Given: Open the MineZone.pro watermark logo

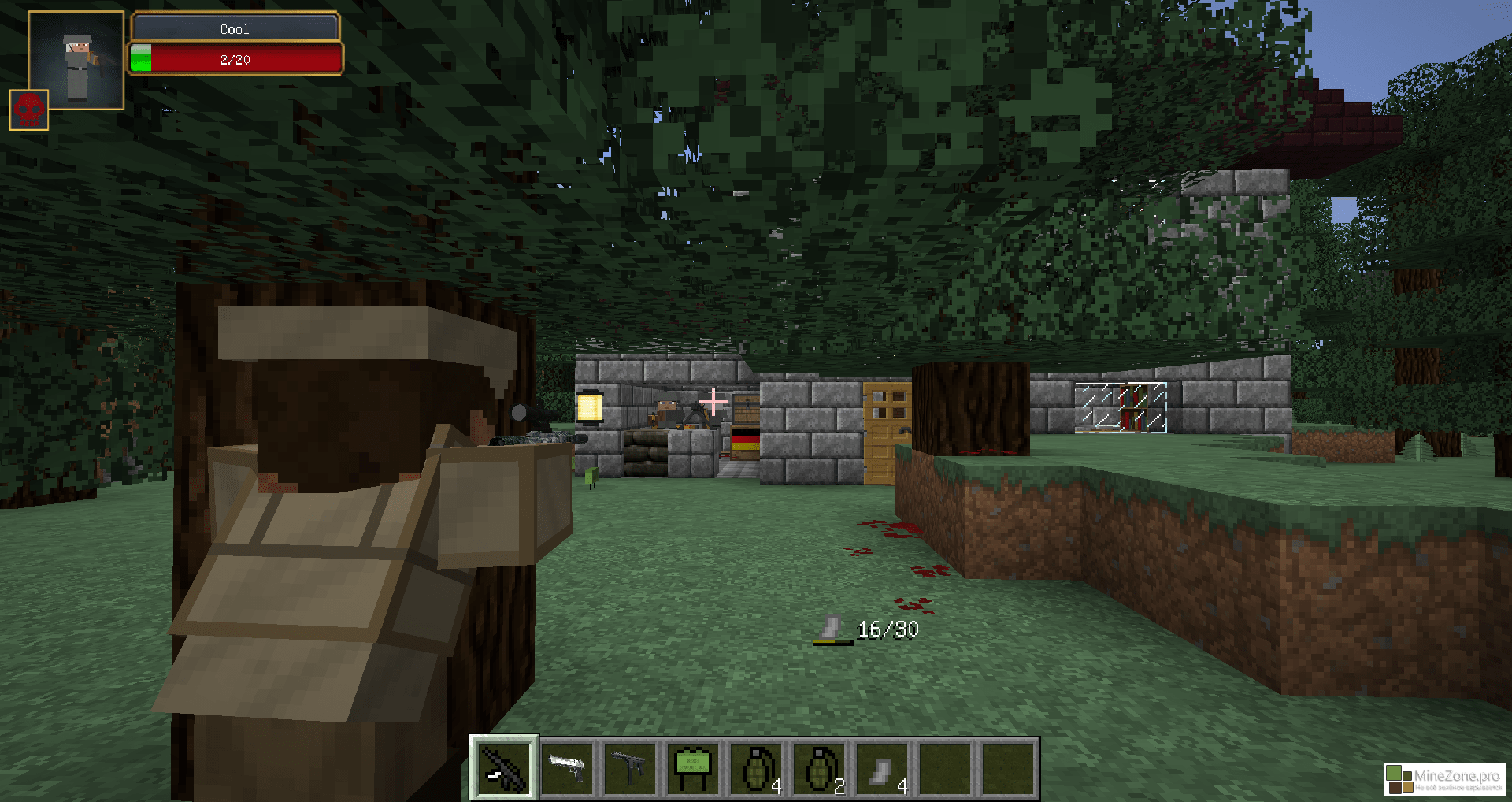Looking at the screenshot, I should (1444, 779).
